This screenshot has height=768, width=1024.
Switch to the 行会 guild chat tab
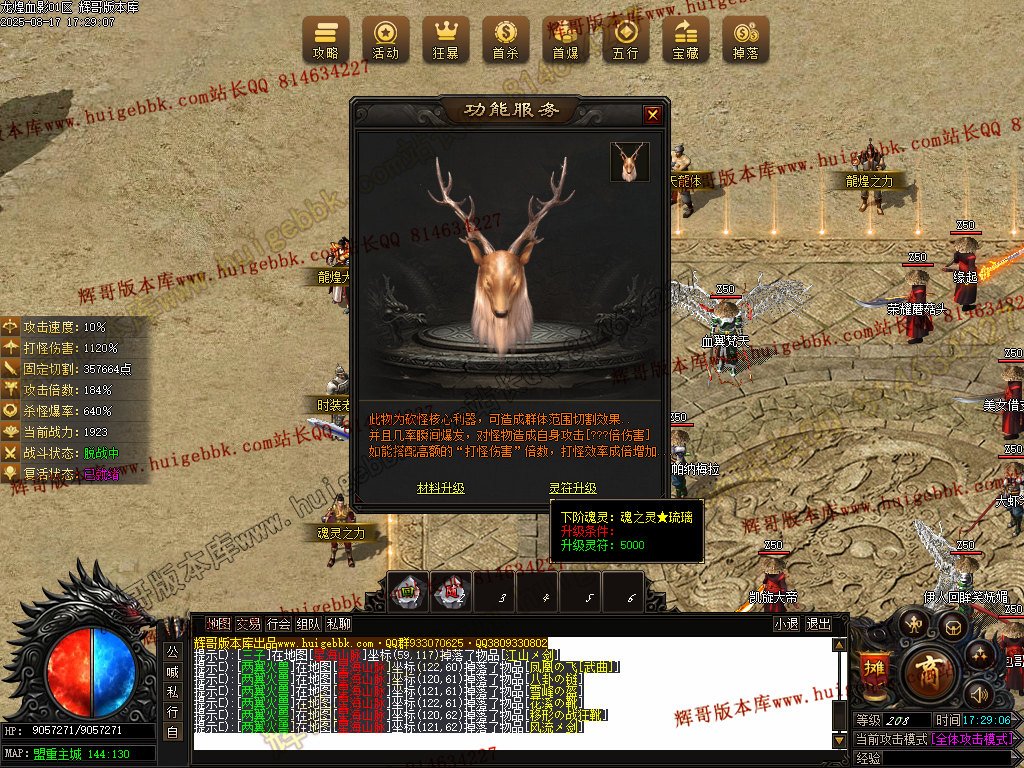tap(279, 624)
